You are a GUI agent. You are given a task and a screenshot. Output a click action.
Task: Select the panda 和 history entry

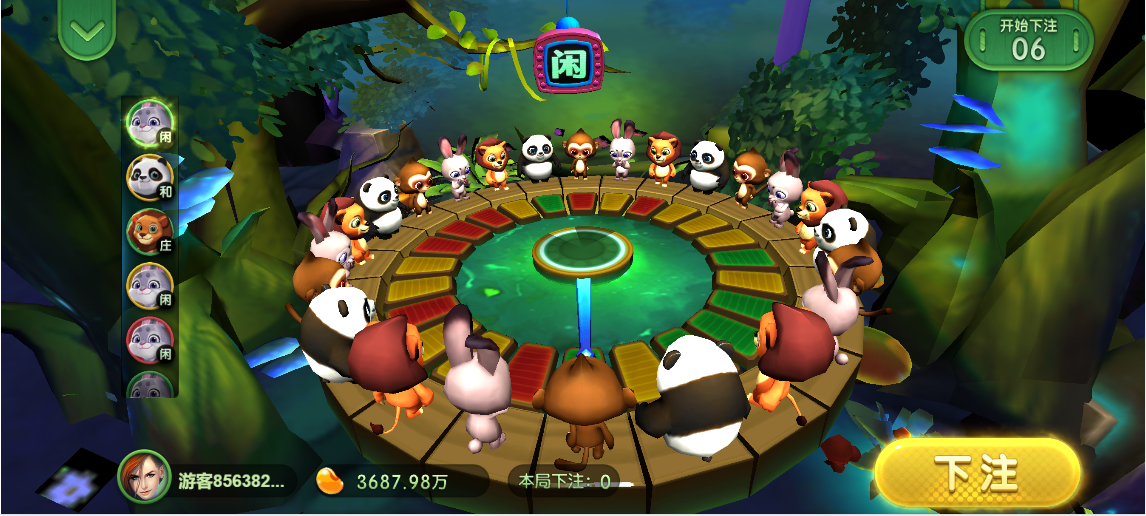pyautogui.click(x=149, y=177)
